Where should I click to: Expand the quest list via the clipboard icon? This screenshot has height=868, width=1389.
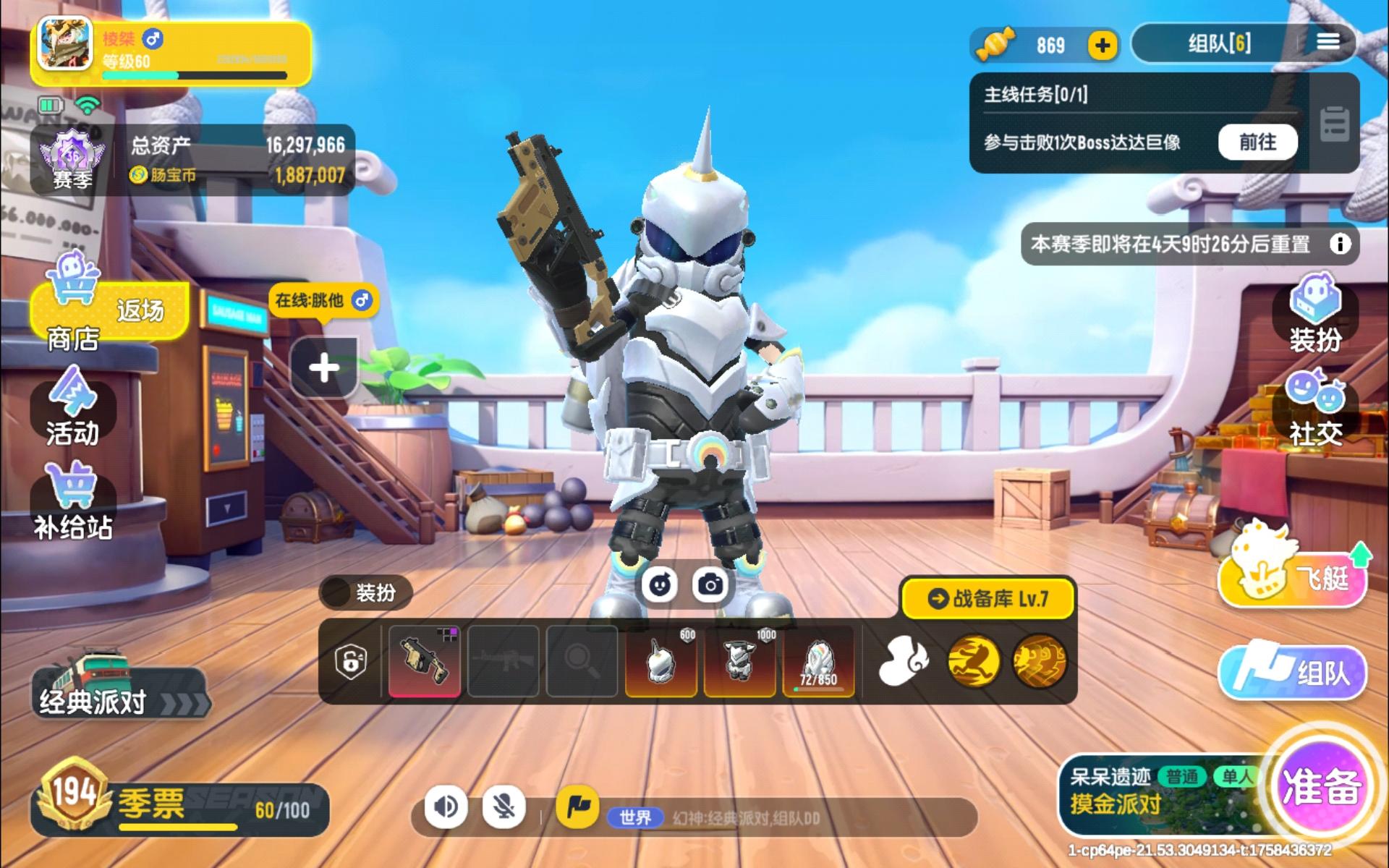point(1335,123)
